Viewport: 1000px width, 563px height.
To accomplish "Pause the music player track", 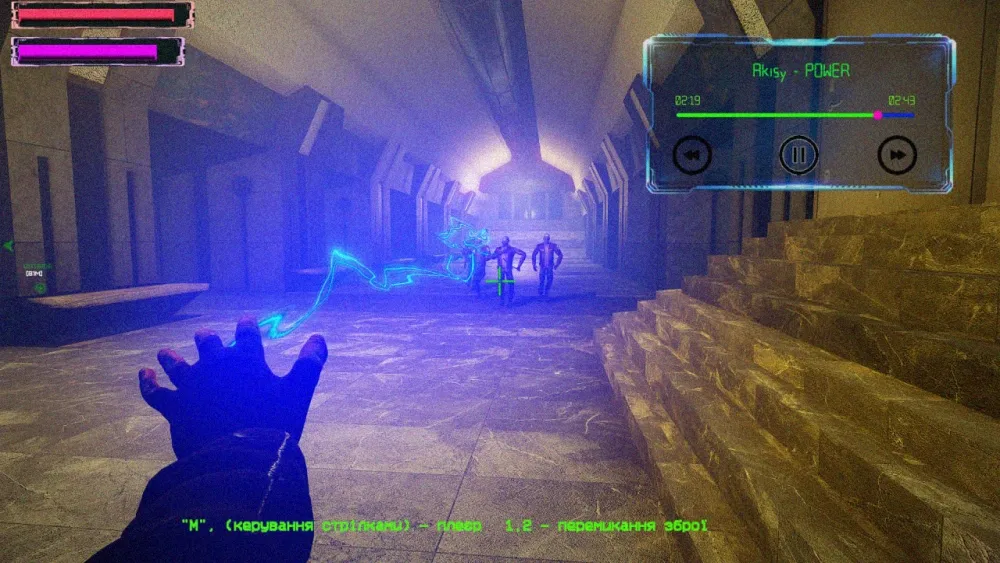I will click(x=799, y=154).
